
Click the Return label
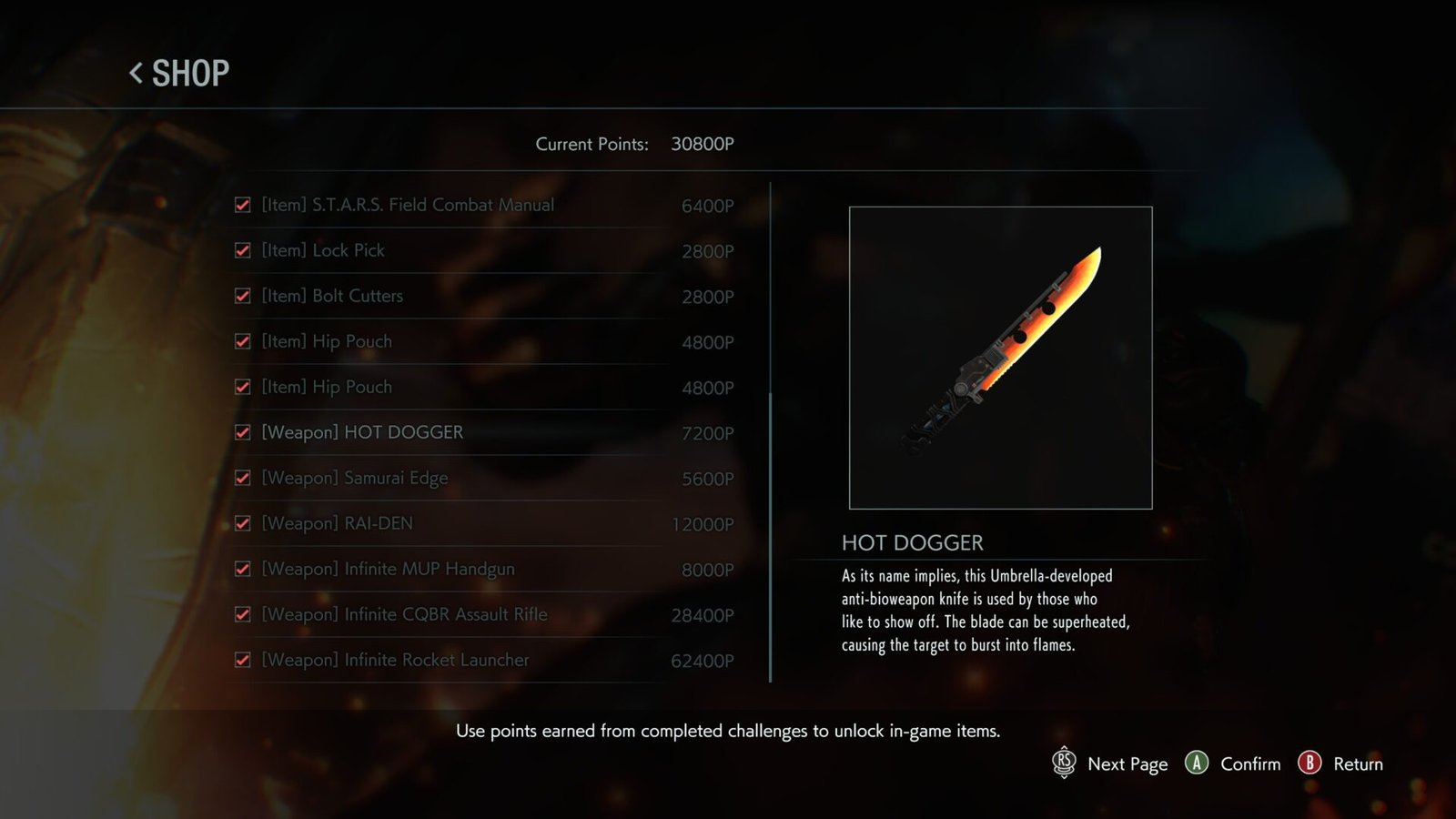pos(1359,764)
